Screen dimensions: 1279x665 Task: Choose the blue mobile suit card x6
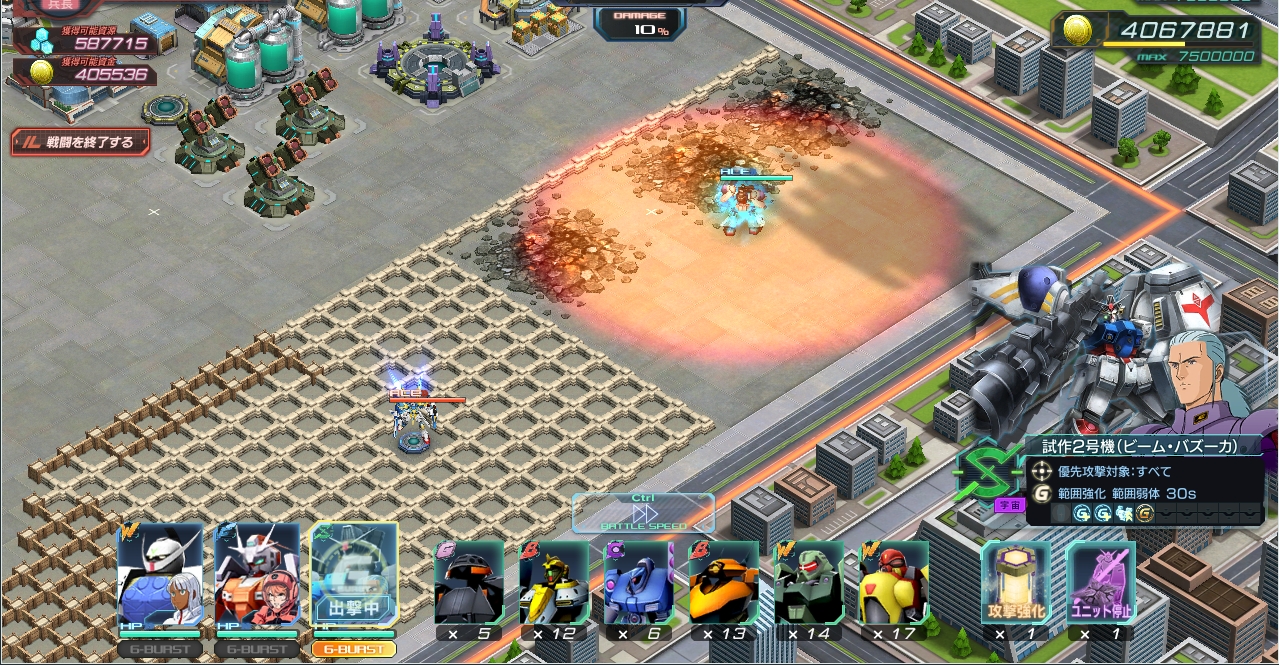pos(639,583)
